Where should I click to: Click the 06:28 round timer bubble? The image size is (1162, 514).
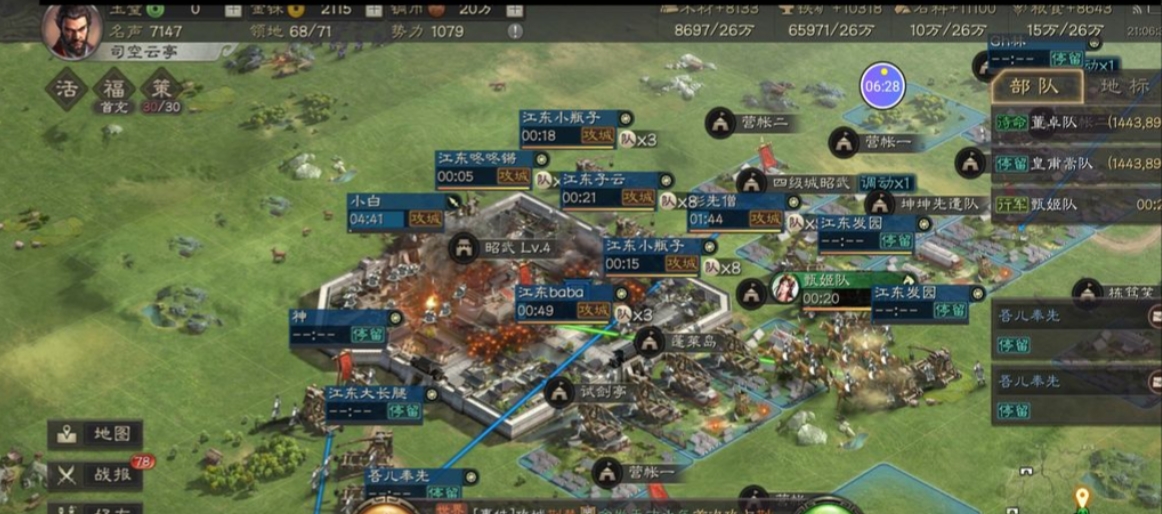[x=883, y=86]
